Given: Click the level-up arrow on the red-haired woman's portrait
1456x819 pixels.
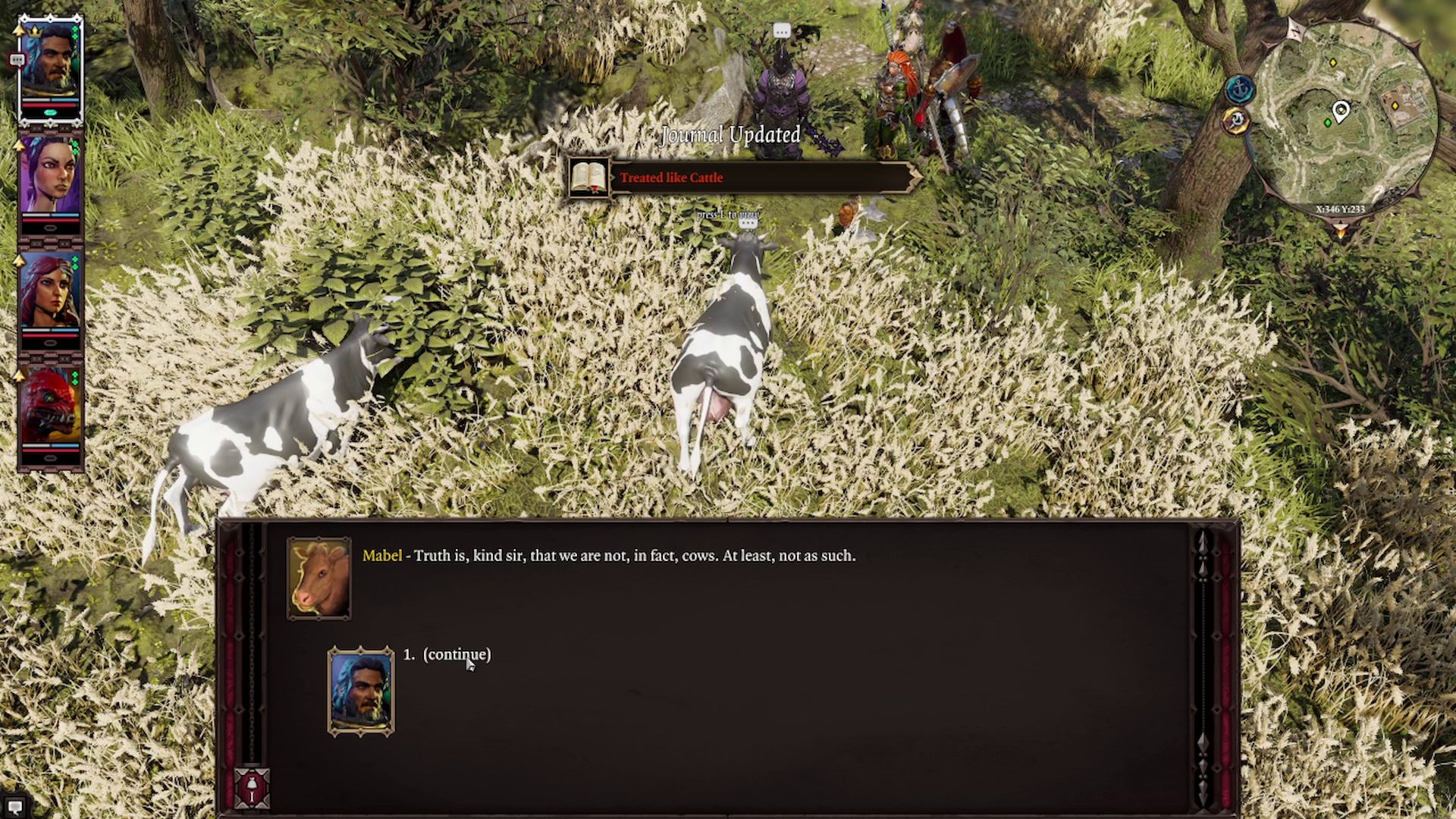Looking at the screenshot, I should pyautogui.click(x=18, y=260).
